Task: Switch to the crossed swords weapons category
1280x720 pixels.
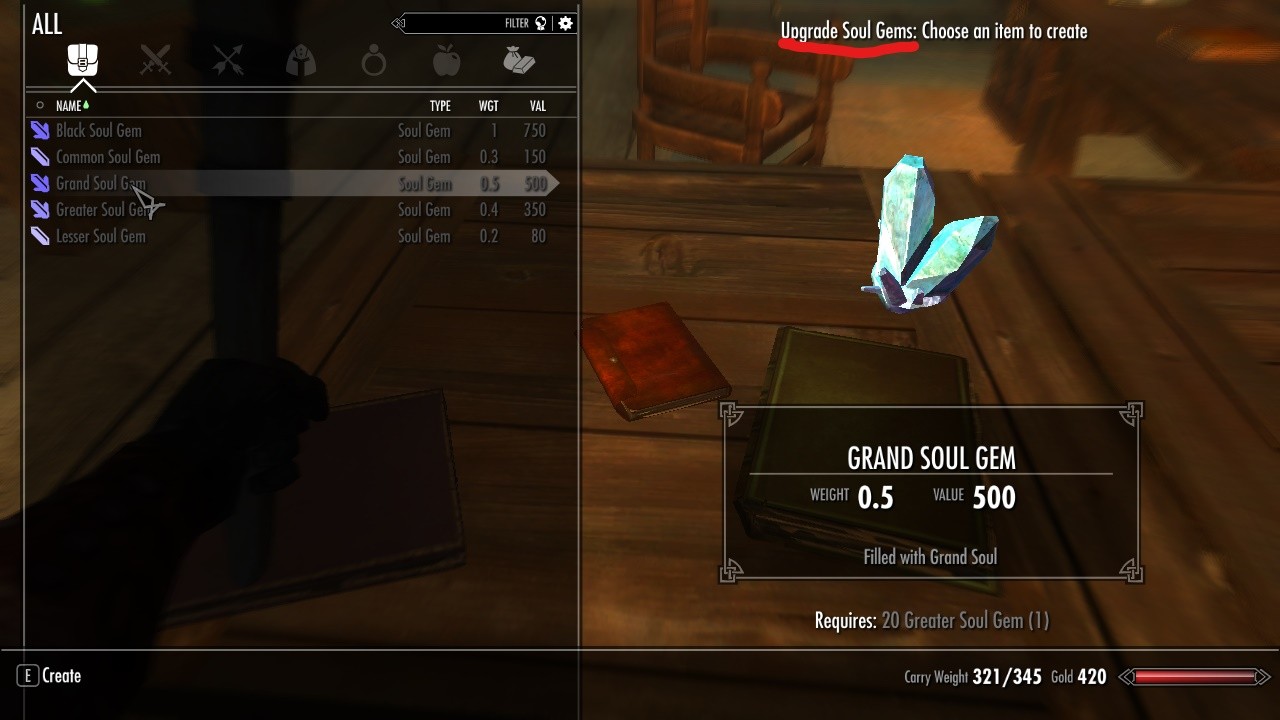Action: (x=155, y=61)
